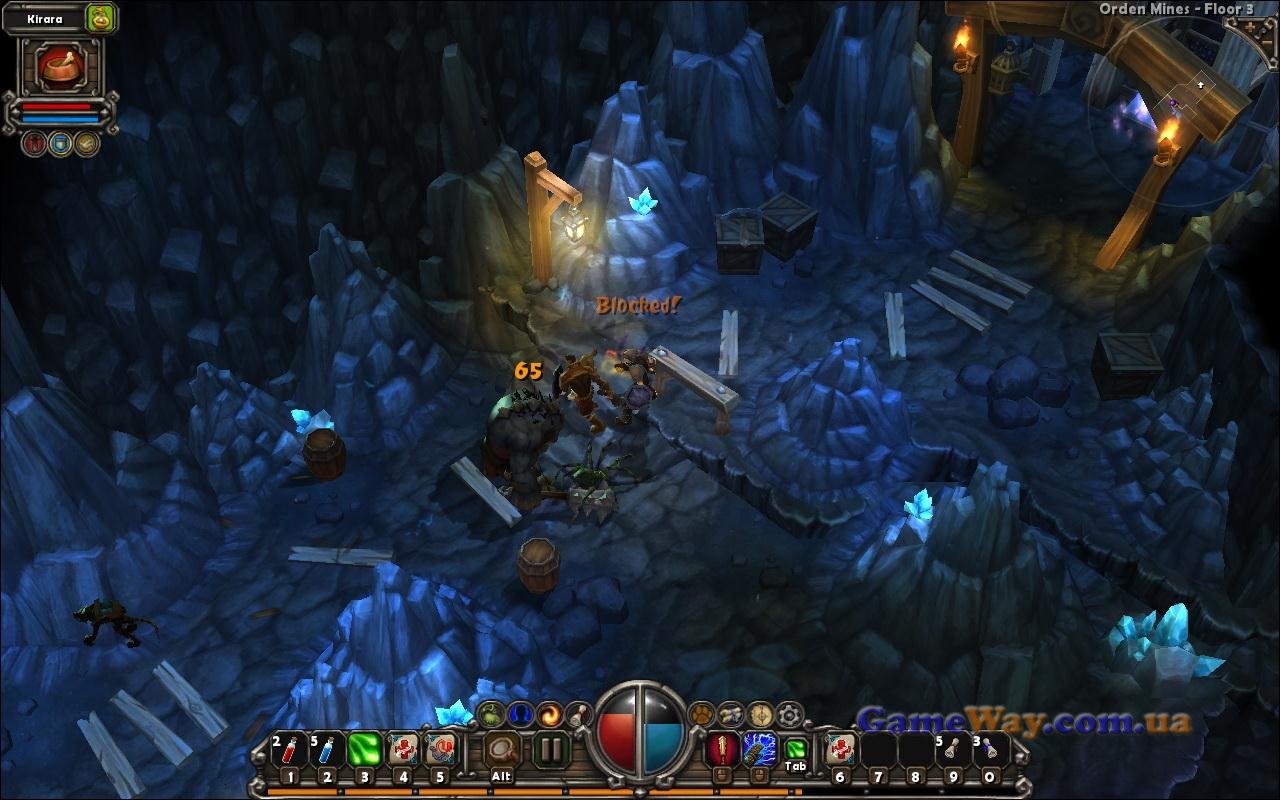Open the paw-print pet panel
Screen dimensions: 1280x800
pyautogui.click(x=702, y=714)
